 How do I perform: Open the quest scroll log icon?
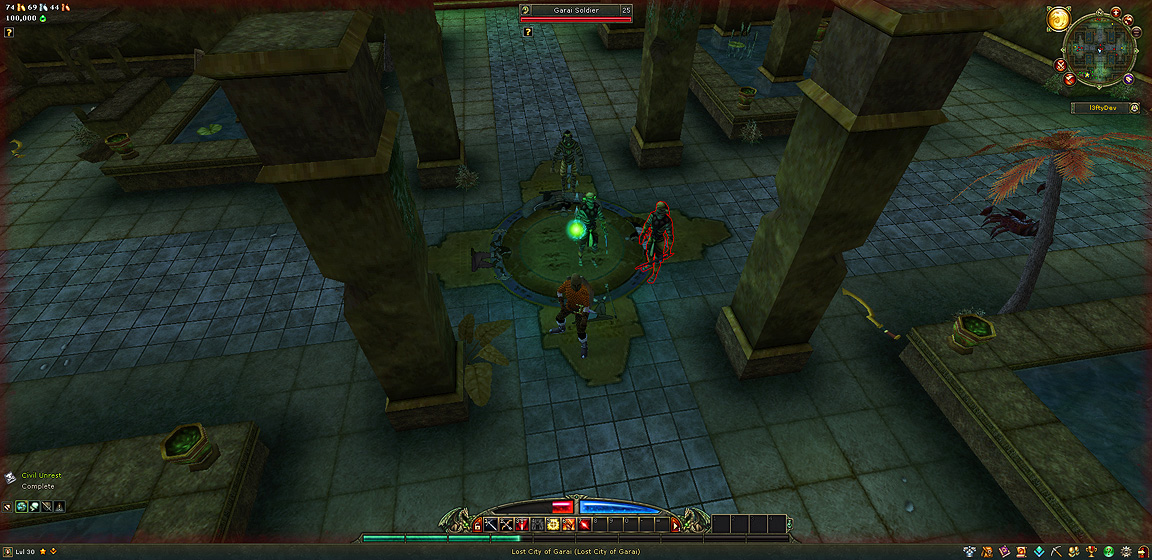tap(1022, 552)
